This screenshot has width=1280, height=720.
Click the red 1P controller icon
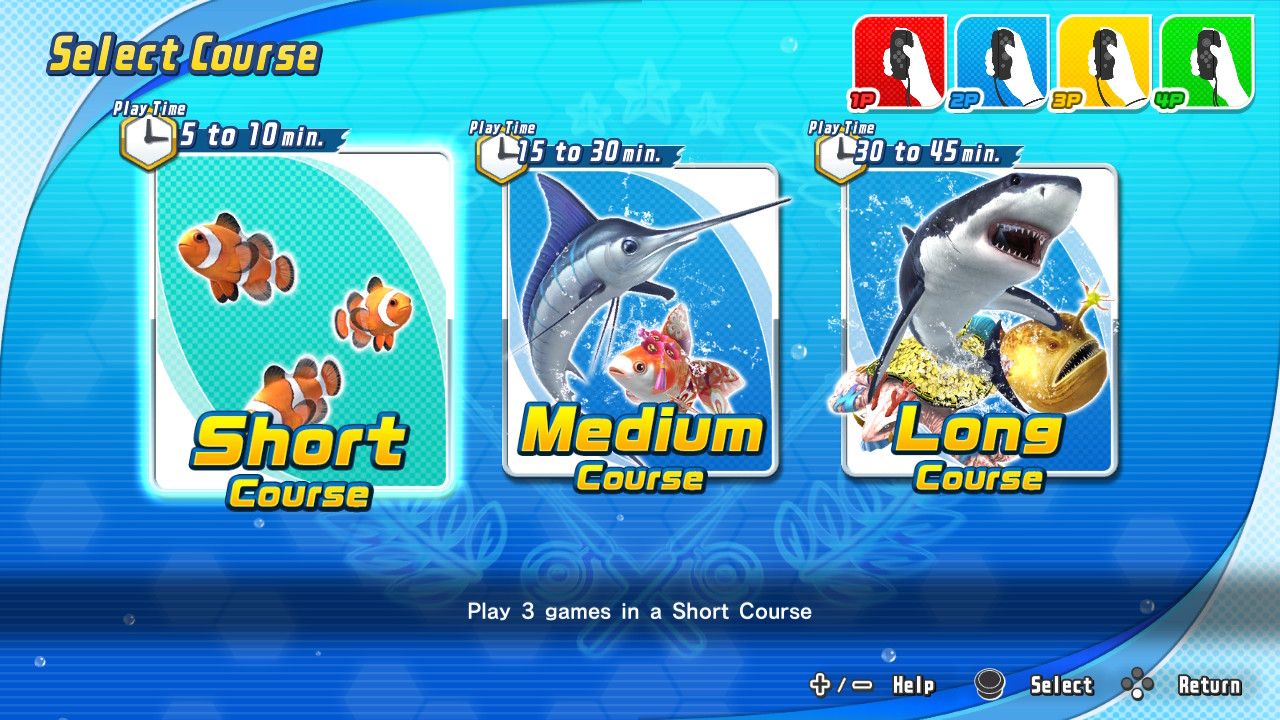click(x=899, y=61)
